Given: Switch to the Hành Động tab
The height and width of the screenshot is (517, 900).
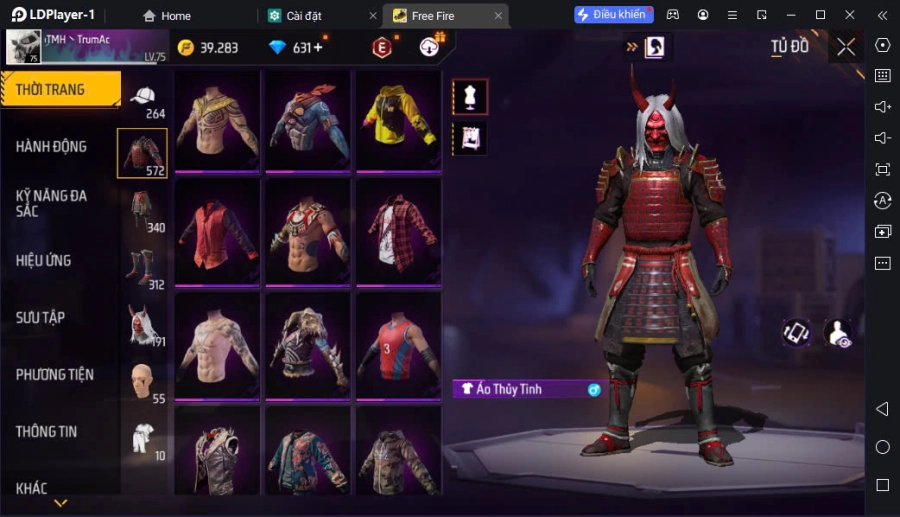Looking at the screenshot, I should pyautogui.click(x=52, y=146).
